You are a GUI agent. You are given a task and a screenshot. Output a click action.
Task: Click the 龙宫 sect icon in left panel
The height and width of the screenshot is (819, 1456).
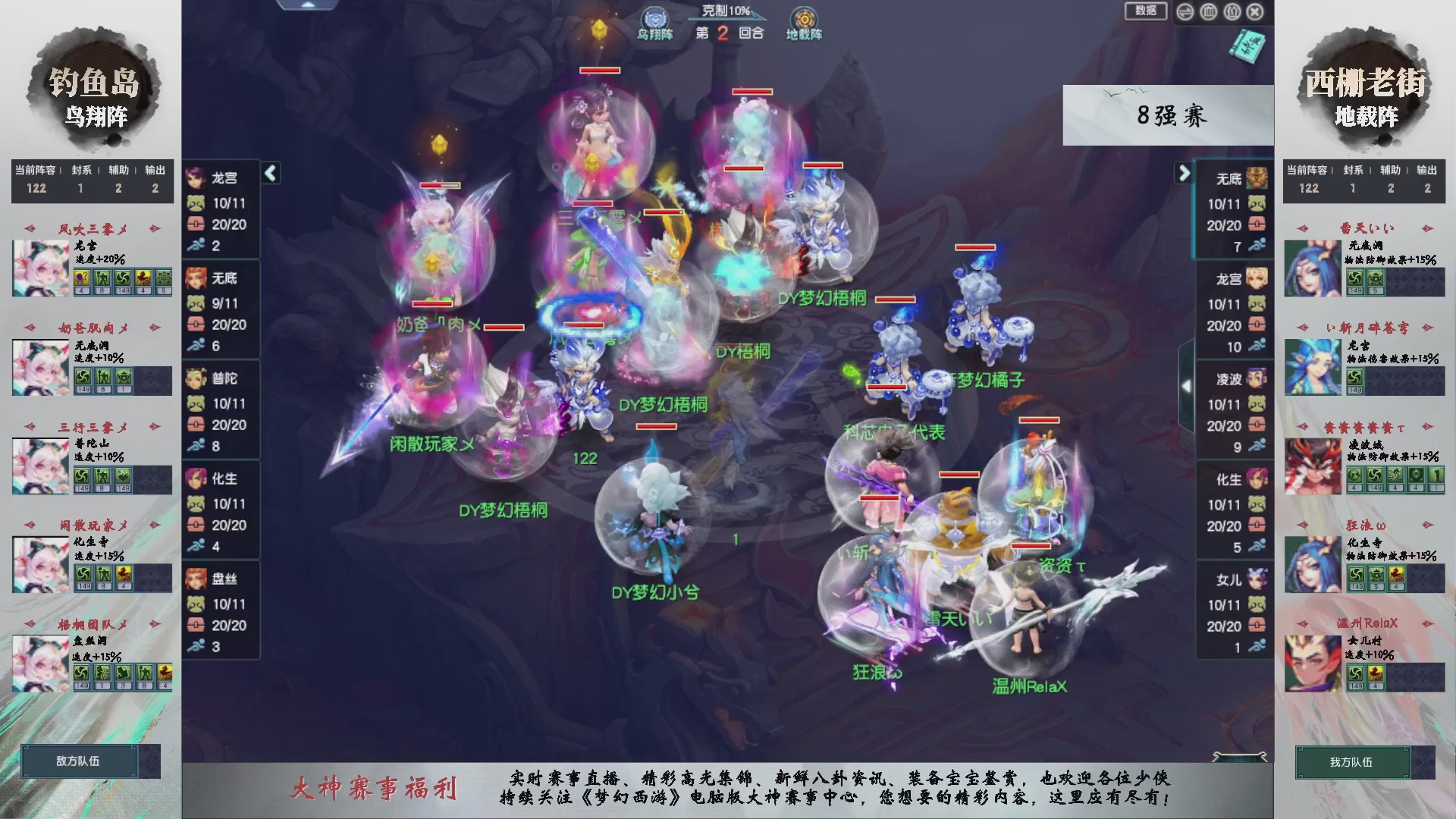(196, 178)
